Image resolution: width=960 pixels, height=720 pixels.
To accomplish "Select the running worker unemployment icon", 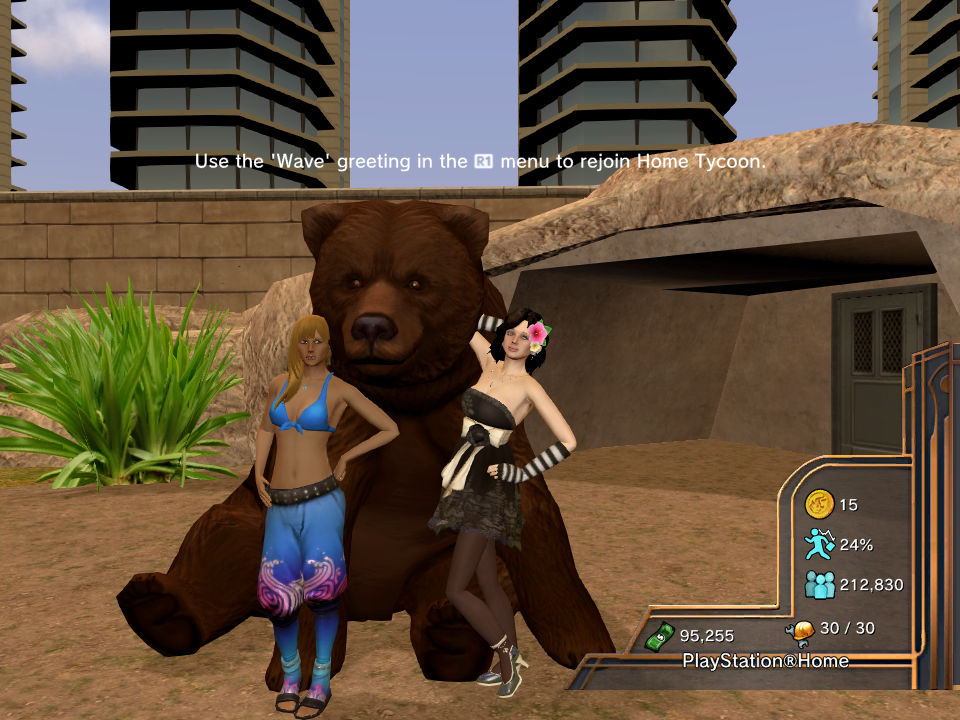I will [x=819, y=544].
